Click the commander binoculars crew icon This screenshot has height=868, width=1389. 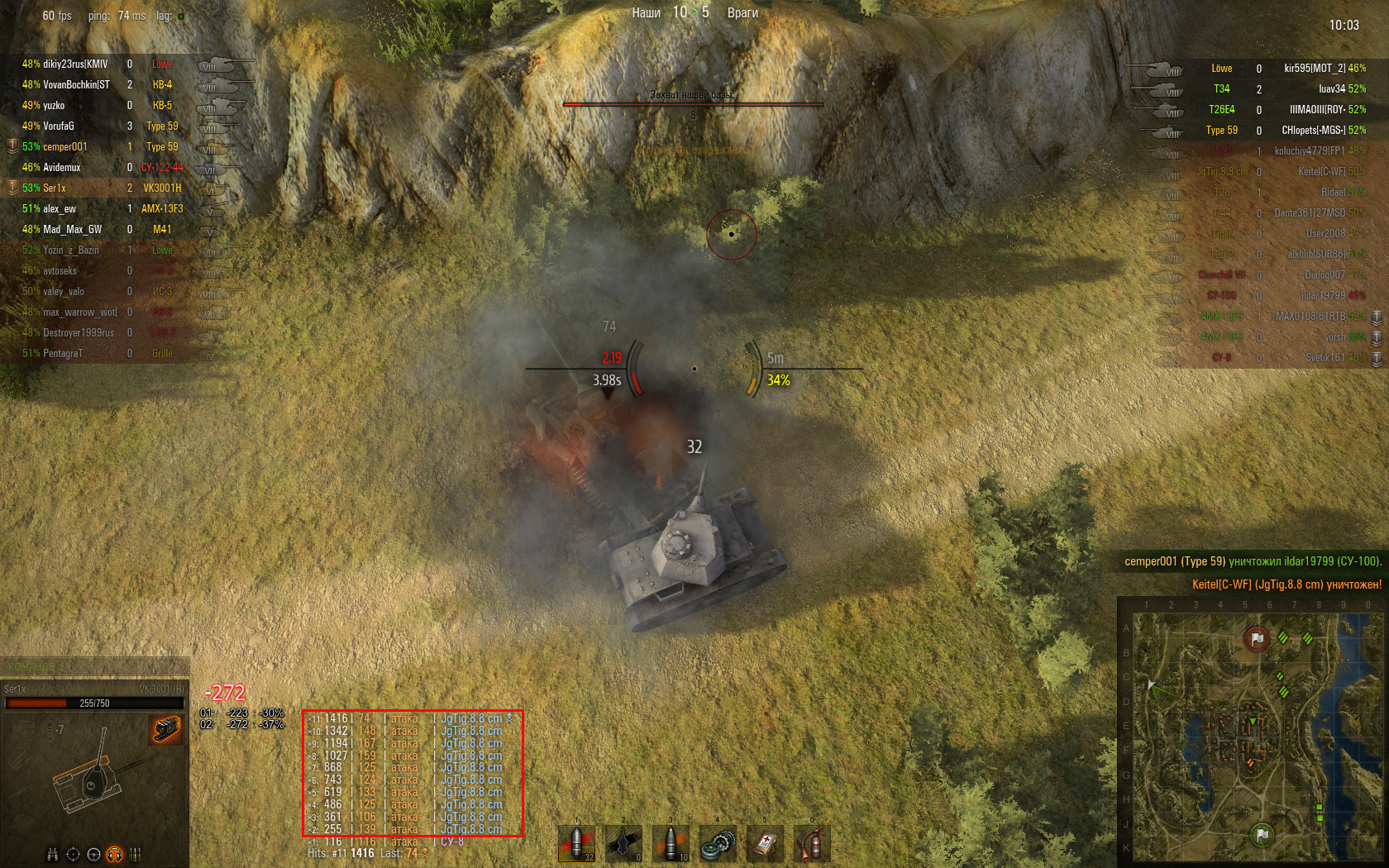click(53, 855)
